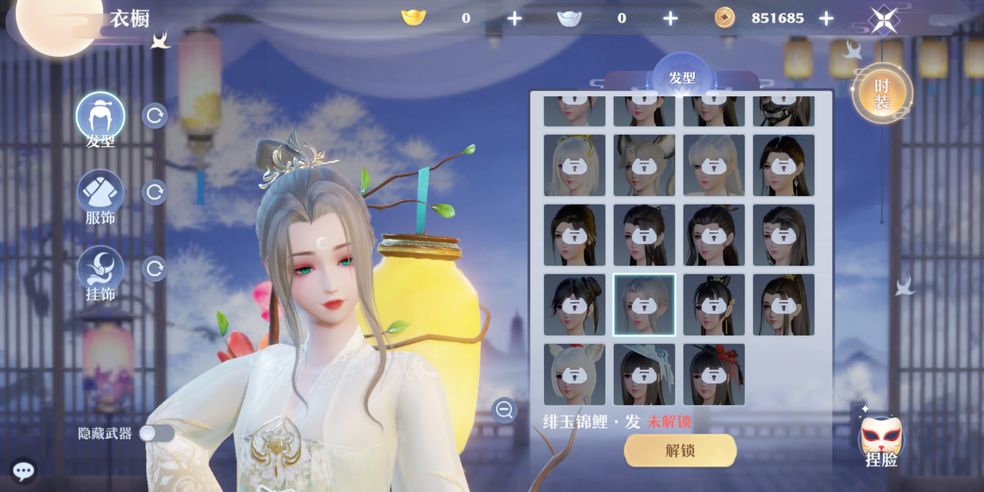Click the 解锁 unlock button
The width and height of the screenshot is (984, 492).
point(680,450)
